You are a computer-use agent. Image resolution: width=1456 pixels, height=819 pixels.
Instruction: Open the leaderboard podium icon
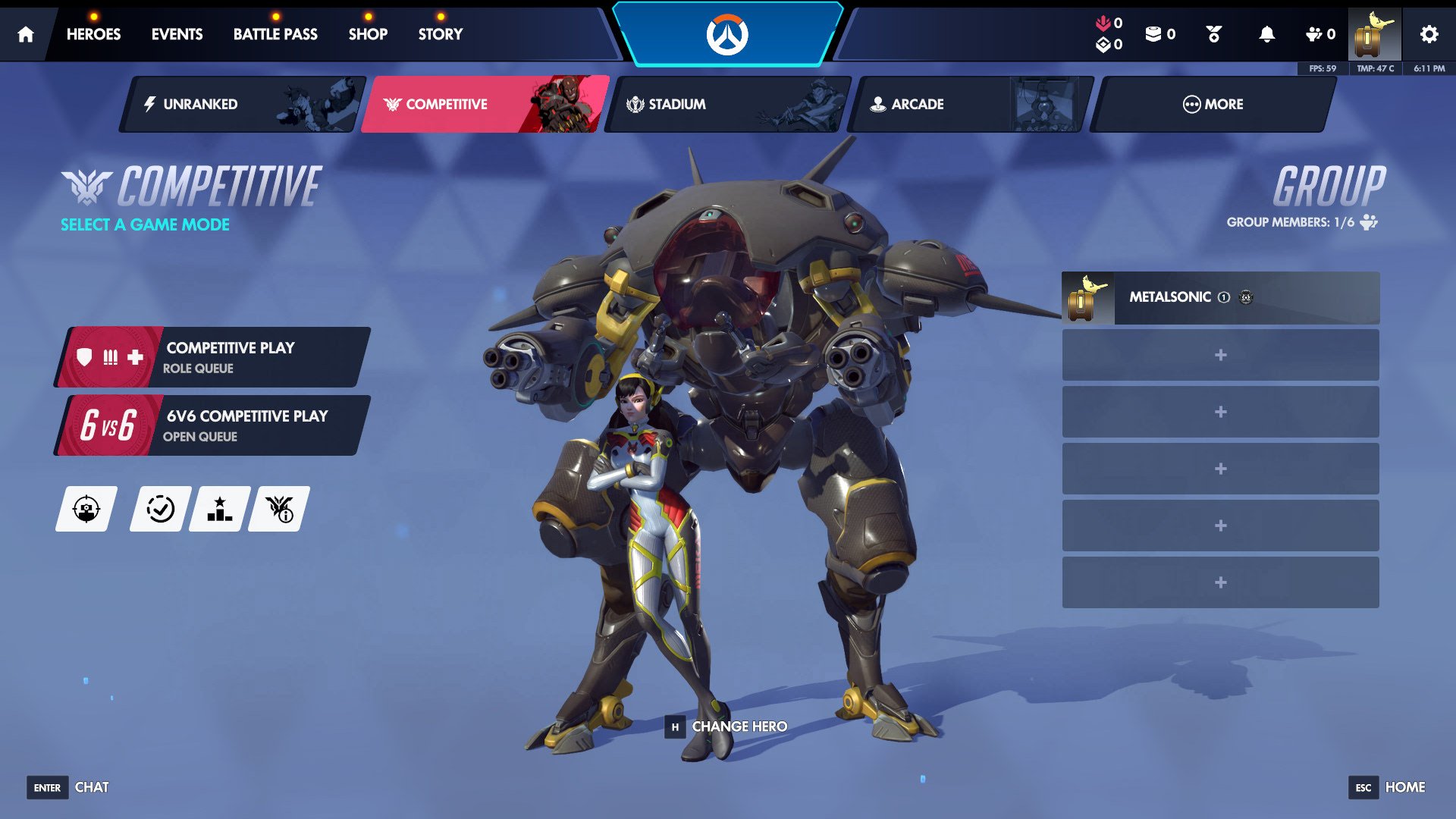(x=220, y=509)
